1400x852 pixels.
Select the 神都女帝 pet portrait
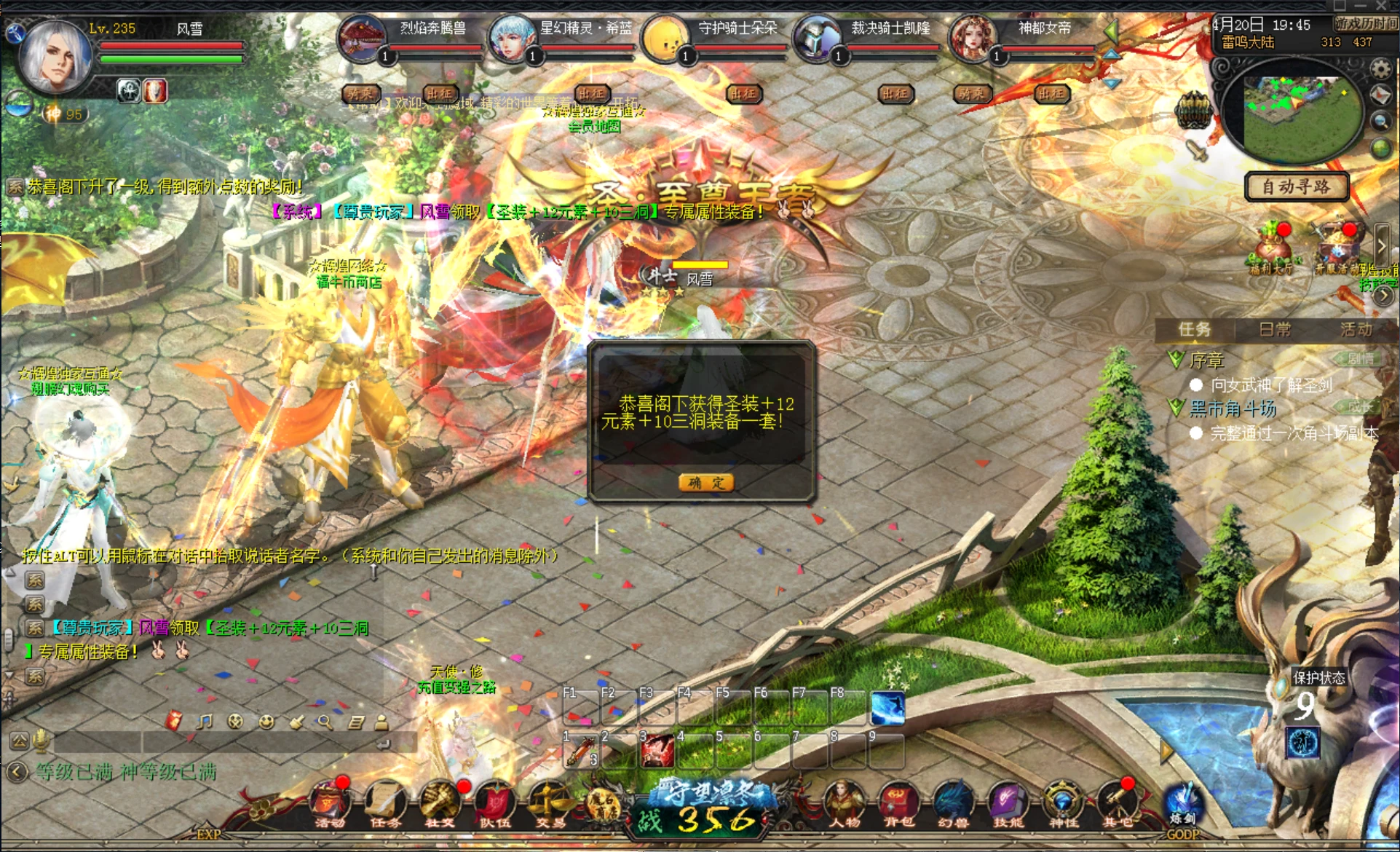[972, 38]
